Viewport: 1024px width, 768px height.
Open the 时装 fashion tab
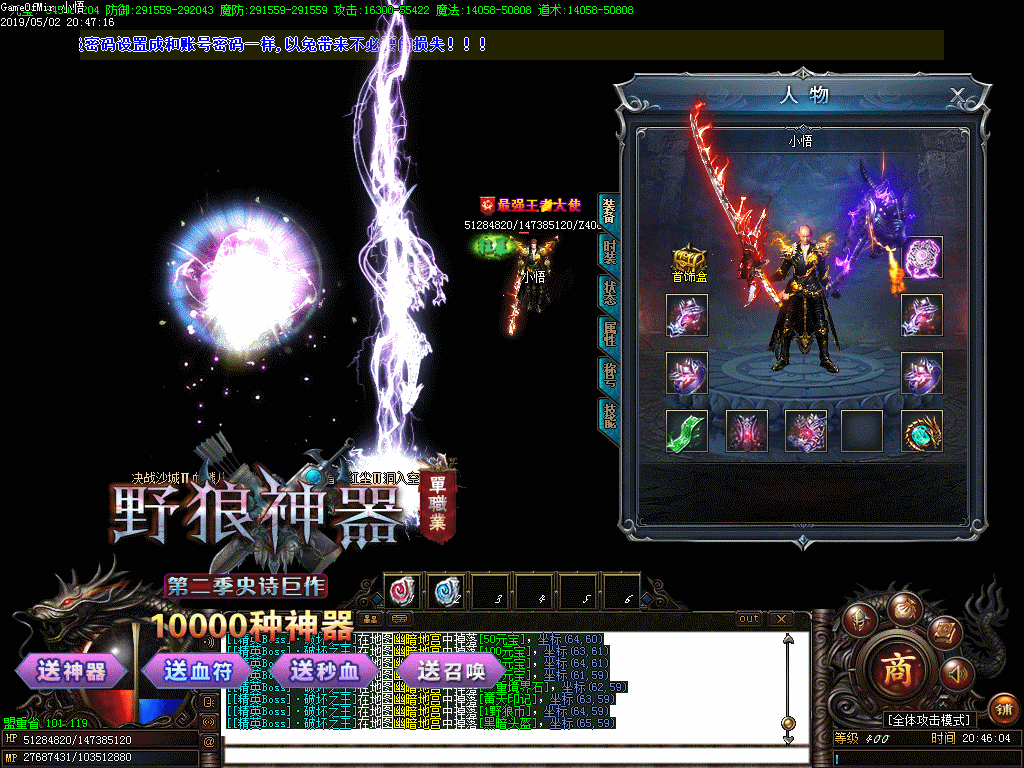[609, 252]
